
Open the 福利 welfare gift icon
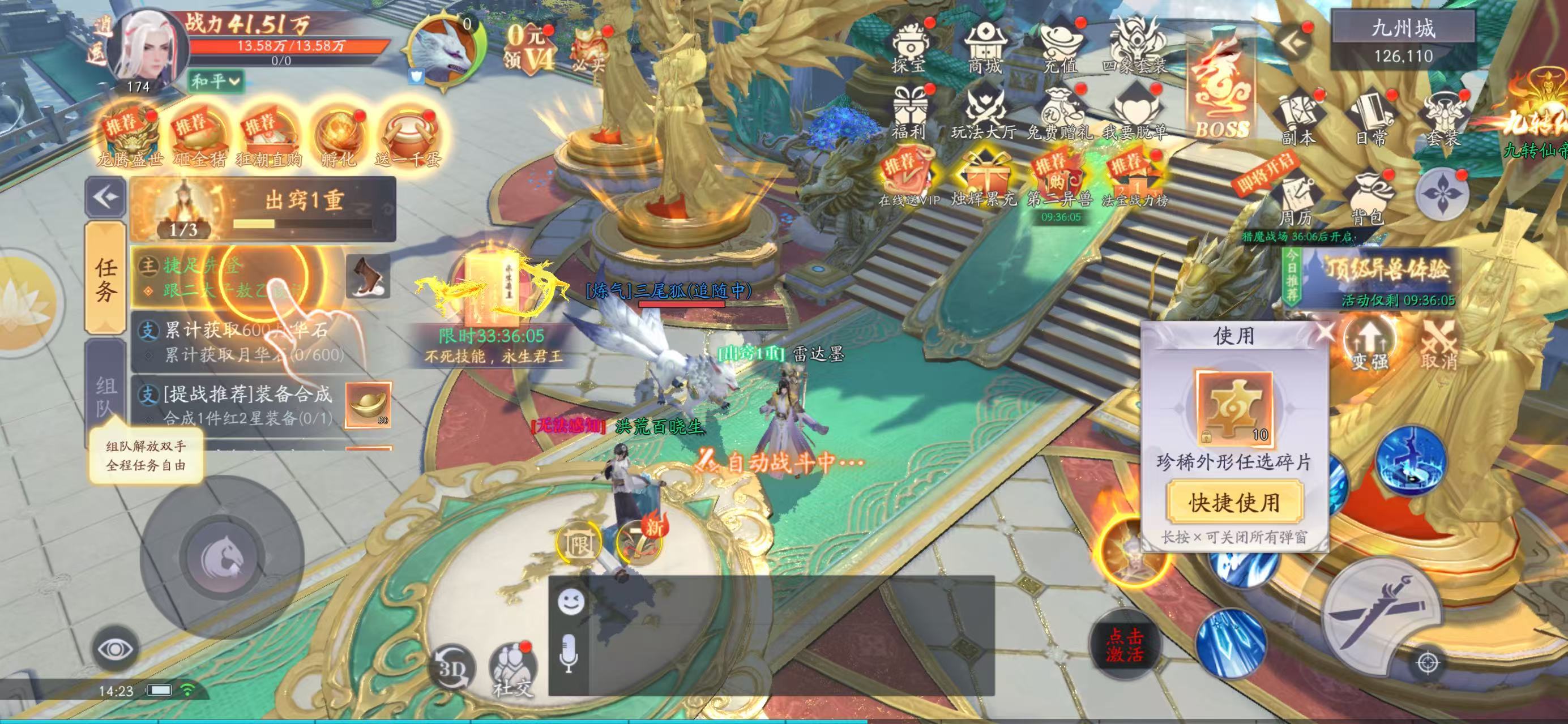coord(908,114)
